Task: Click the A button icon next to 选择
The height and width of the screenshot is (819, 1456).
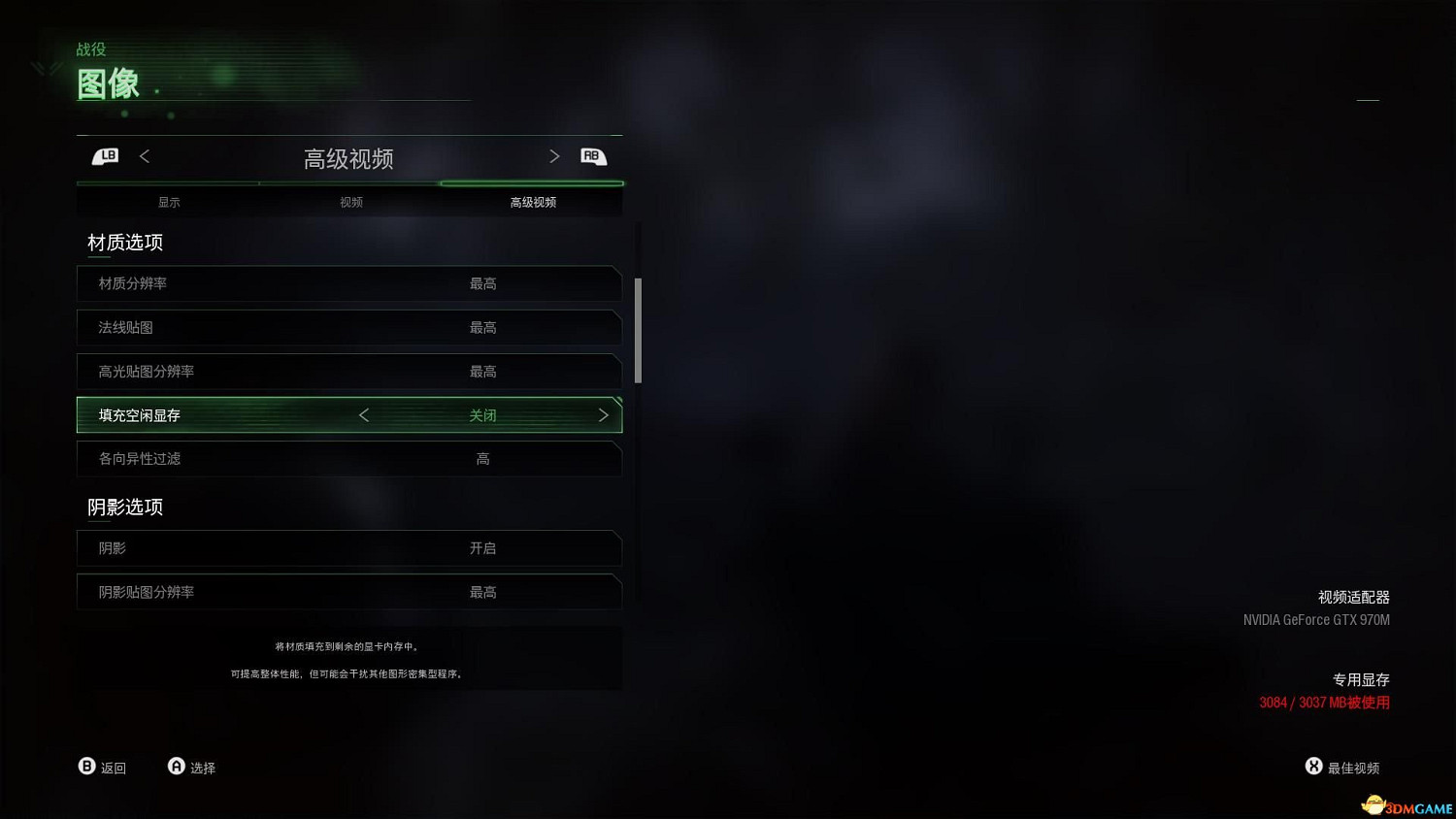Action: coord(176,766)
